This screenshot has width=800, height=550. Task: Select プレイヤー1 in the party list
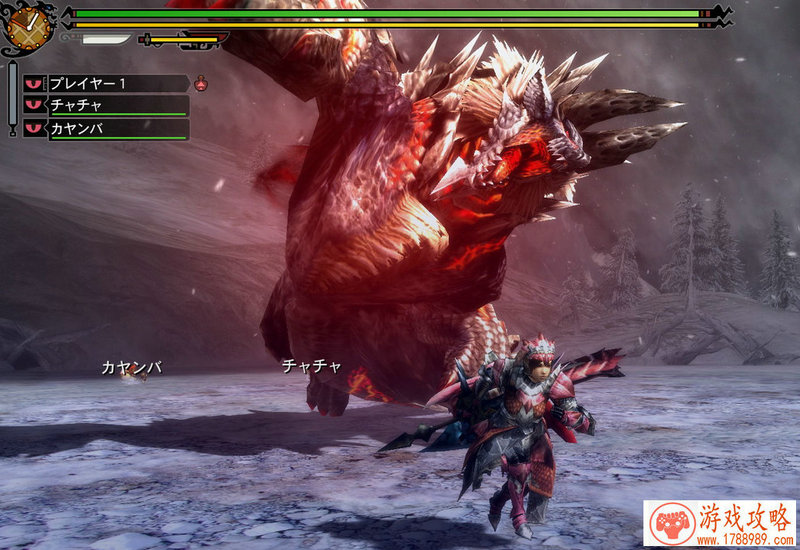[x=105, y=84]
